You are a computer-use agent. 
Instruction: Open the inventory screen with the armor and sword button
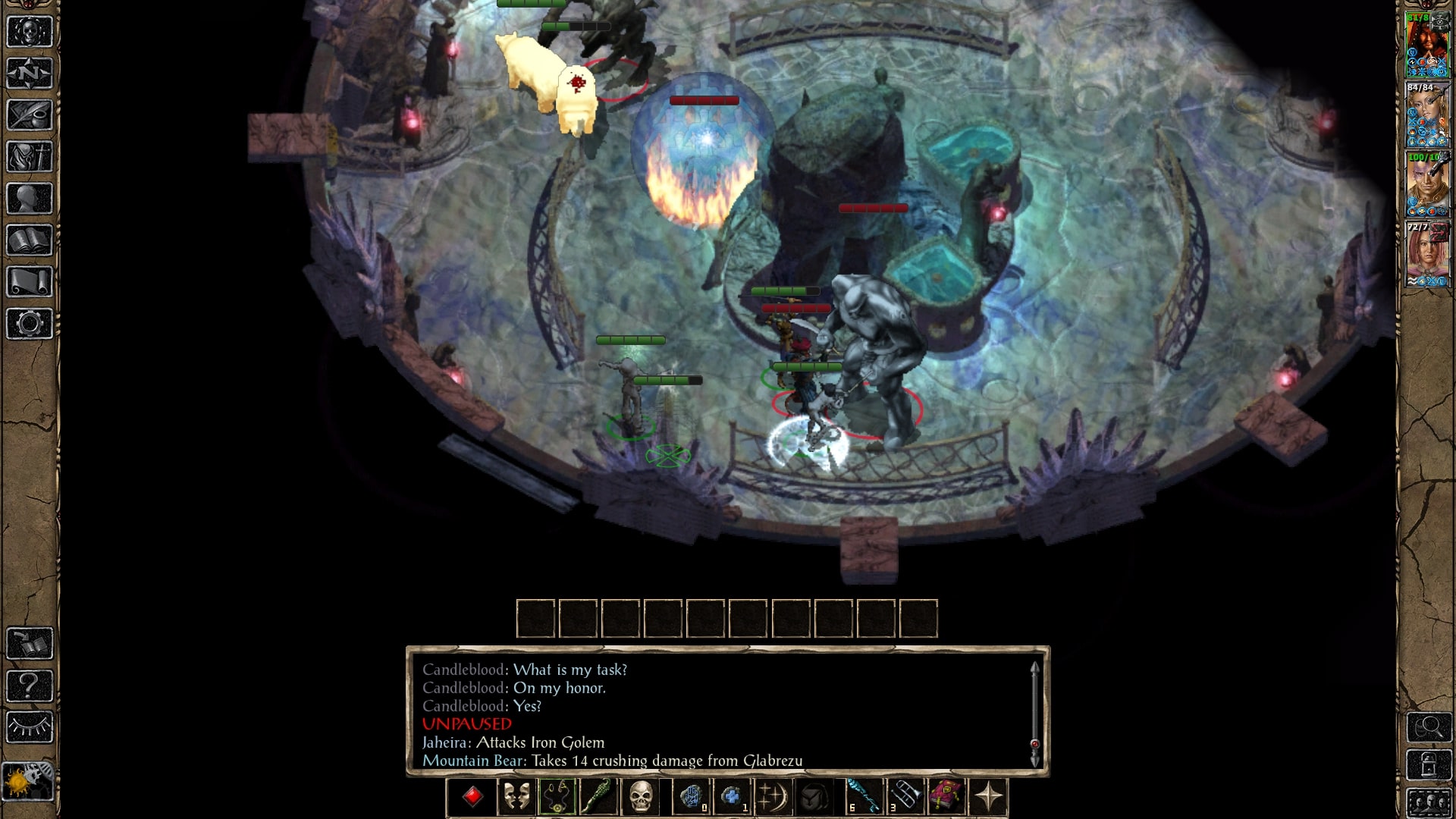(x=30, y=157)
